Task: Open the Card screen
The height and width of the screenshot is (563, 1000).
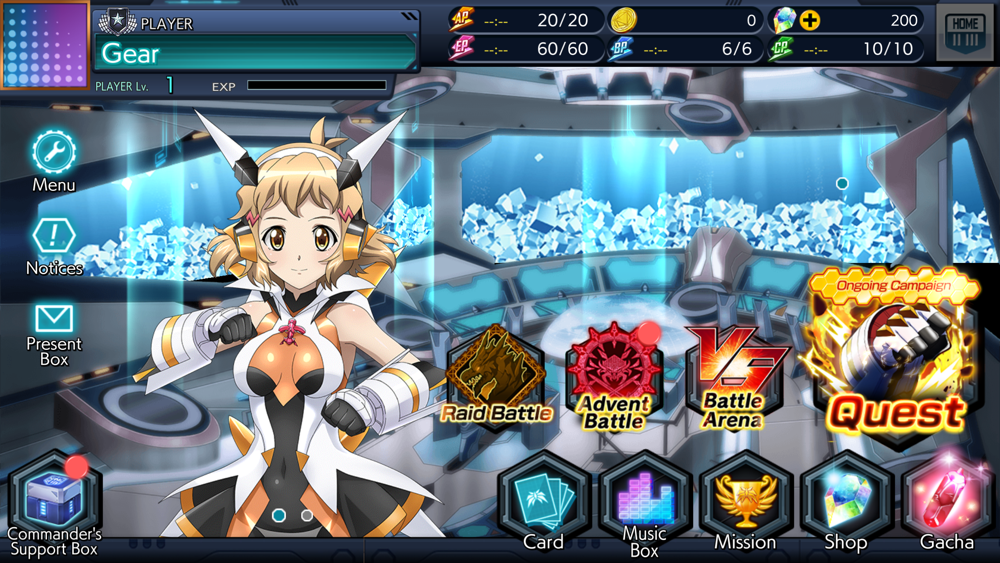Action: (544, 498)
